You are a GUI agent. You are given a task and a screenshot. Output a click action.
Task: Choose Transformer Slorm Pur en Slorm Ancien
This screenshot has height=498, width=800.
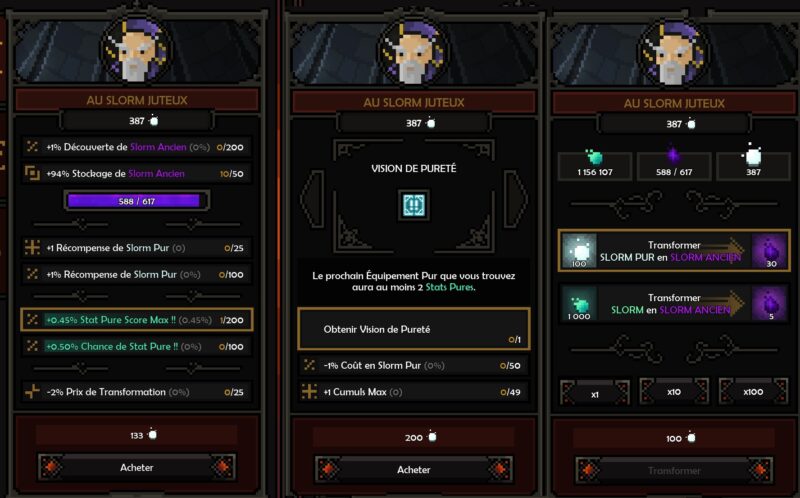[x=674, y=250]
